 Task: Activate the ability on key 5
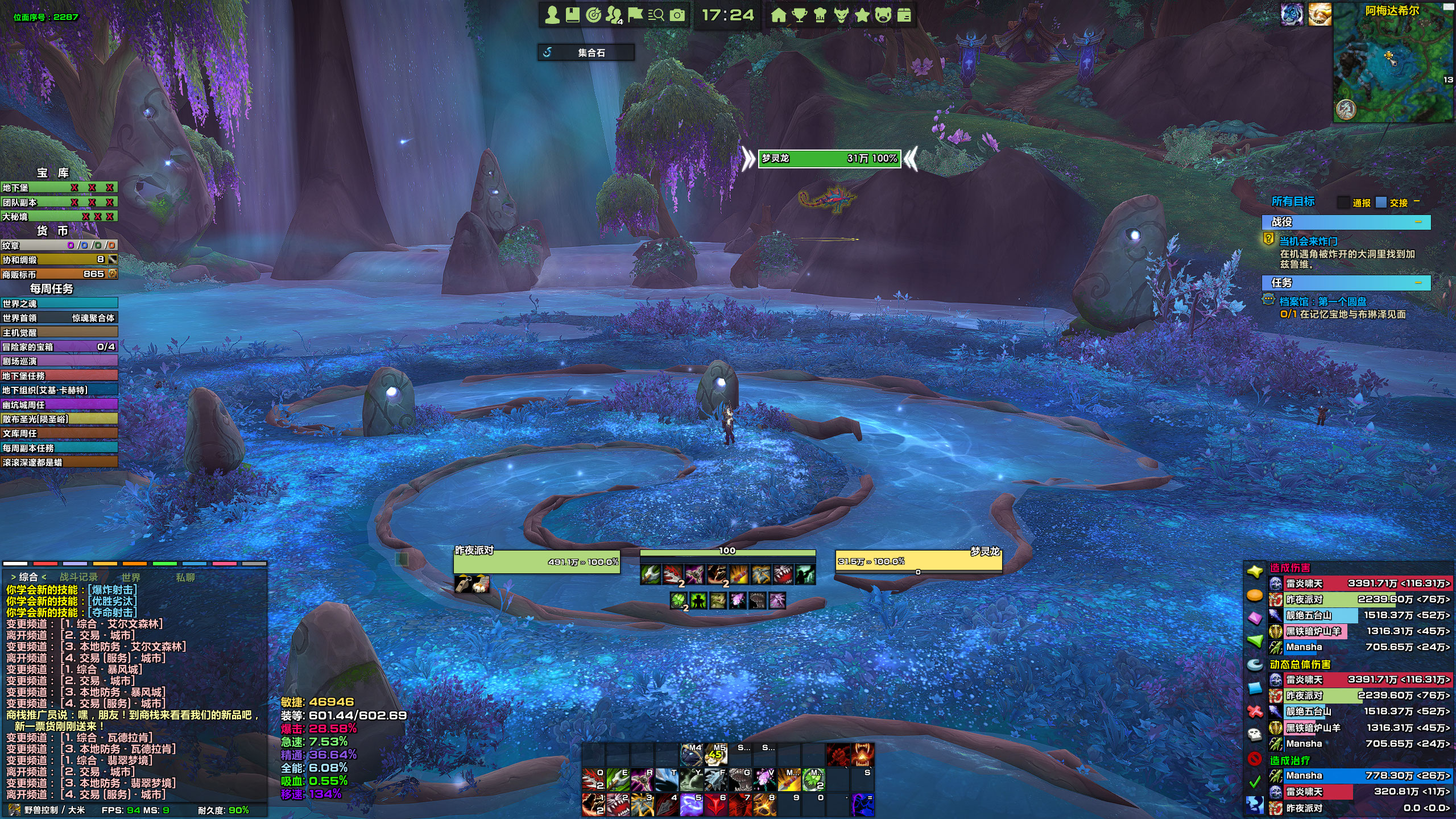(691, 805)
